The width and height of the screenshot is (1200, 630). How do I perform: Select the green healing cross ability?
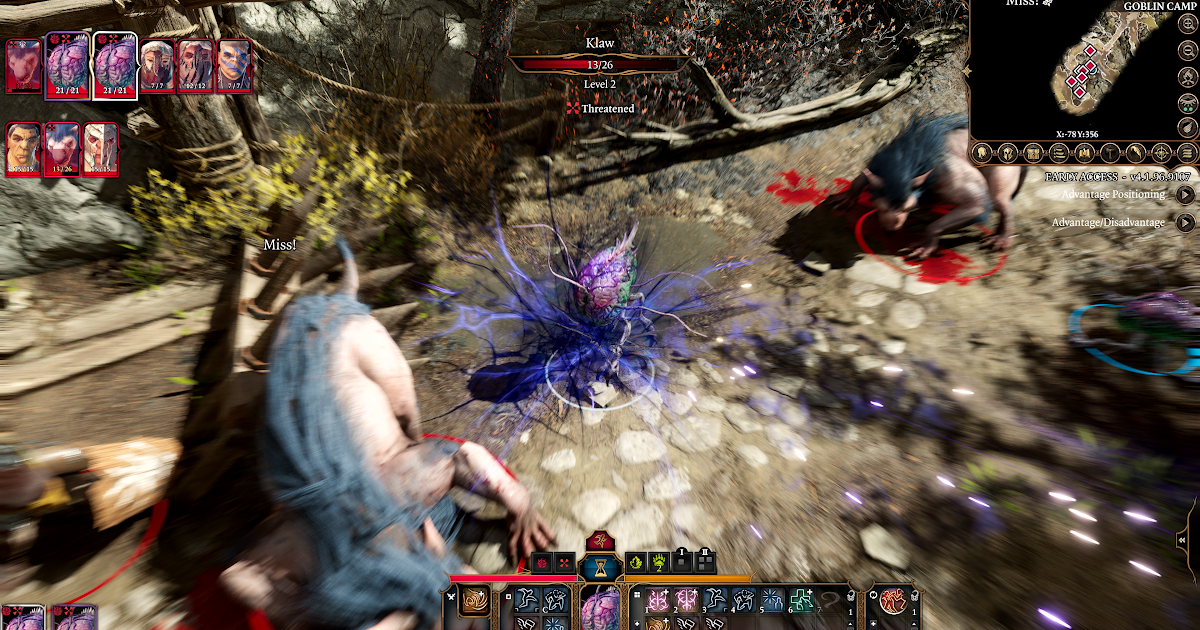[801, 600]
